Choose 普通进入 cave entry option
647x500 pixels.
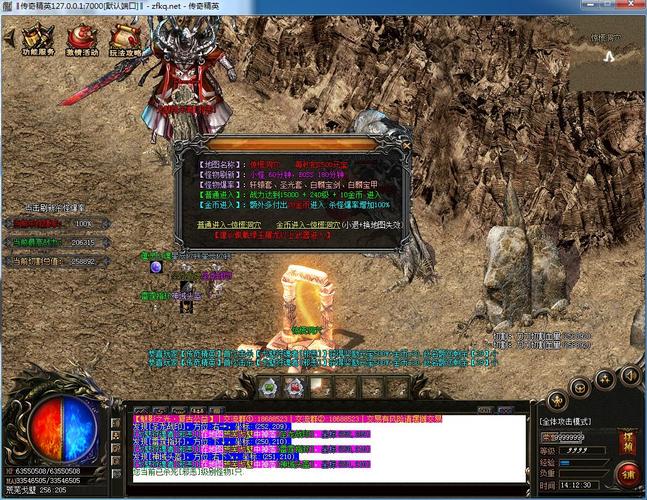[238, 224]
